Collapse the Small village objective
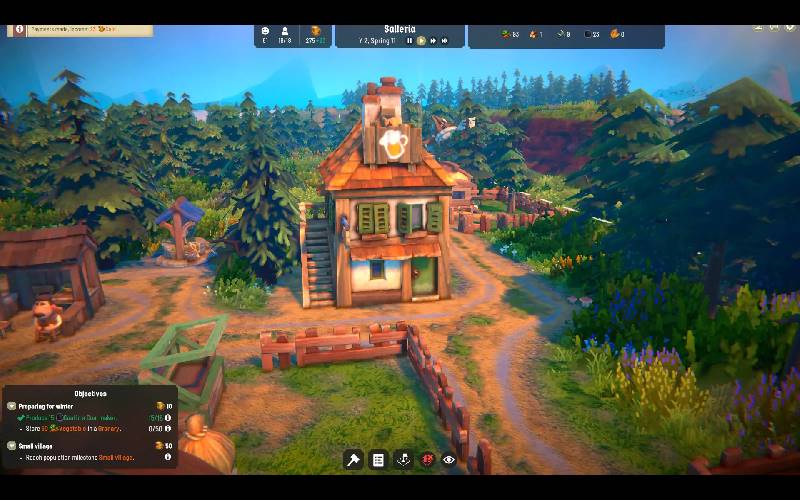 (11, 445)
